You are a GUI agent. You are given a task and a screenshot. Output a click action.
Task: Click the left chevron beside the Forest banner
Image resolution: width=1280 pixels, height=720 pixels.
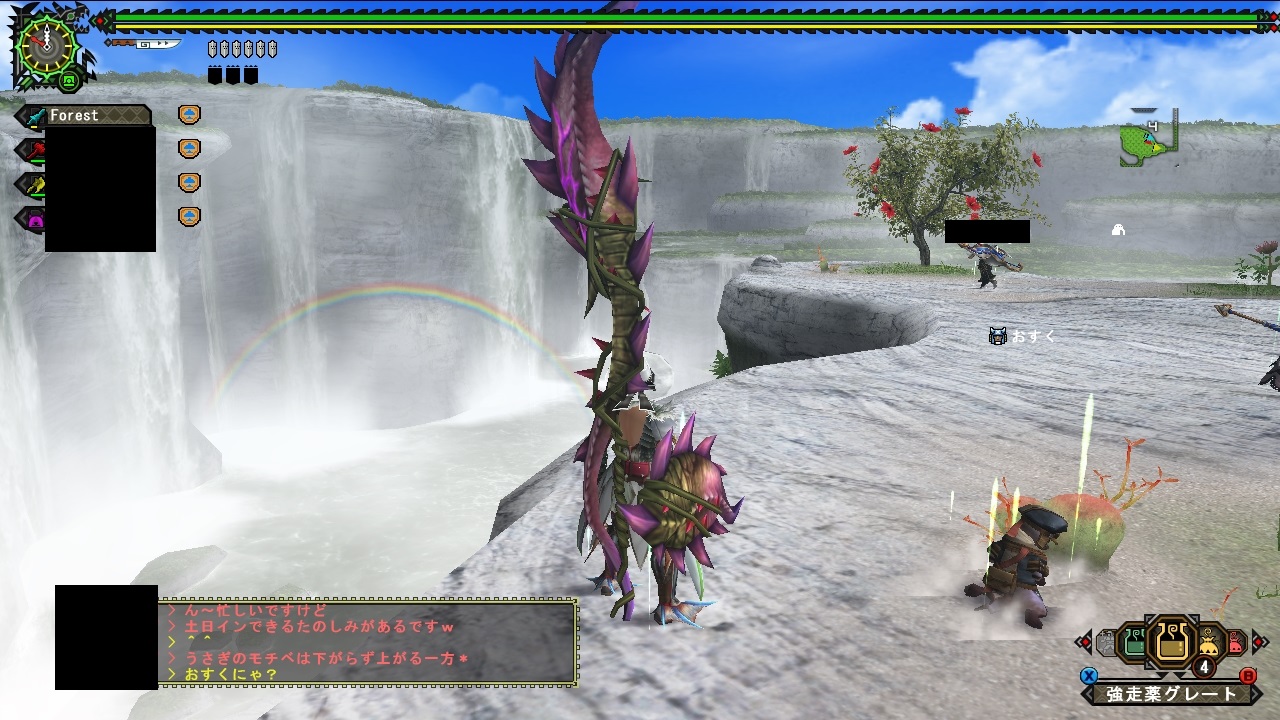pos(21,115)
